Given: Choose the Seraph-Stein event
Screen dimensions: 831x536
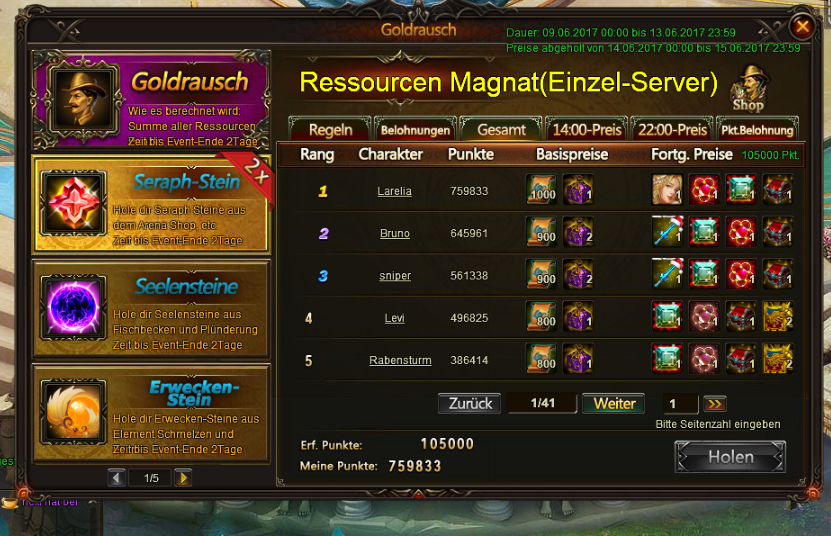Looking at the screenshot, I should coord(151,203).
